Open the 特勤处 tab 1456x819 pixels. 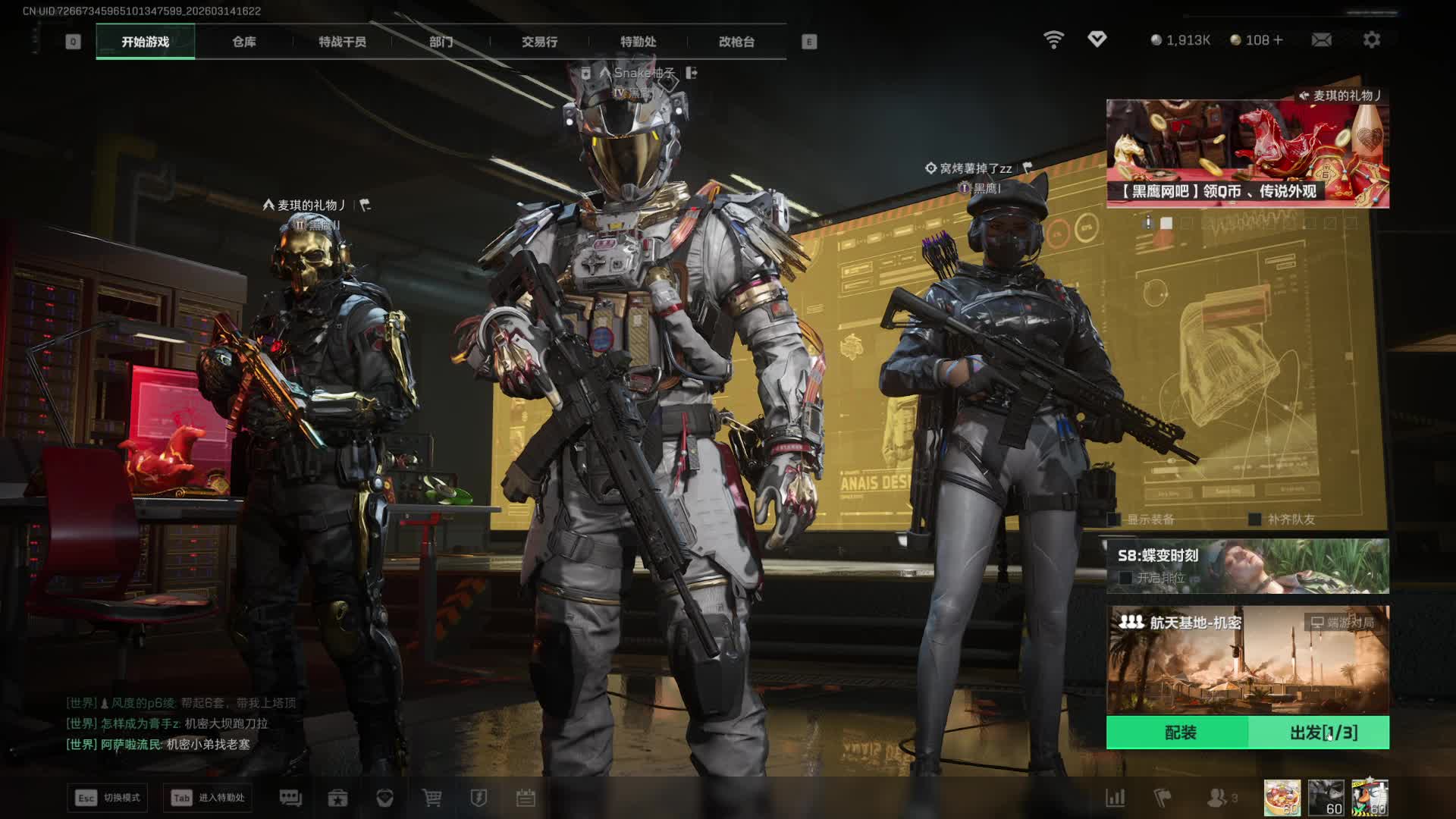tap(638, 42)
